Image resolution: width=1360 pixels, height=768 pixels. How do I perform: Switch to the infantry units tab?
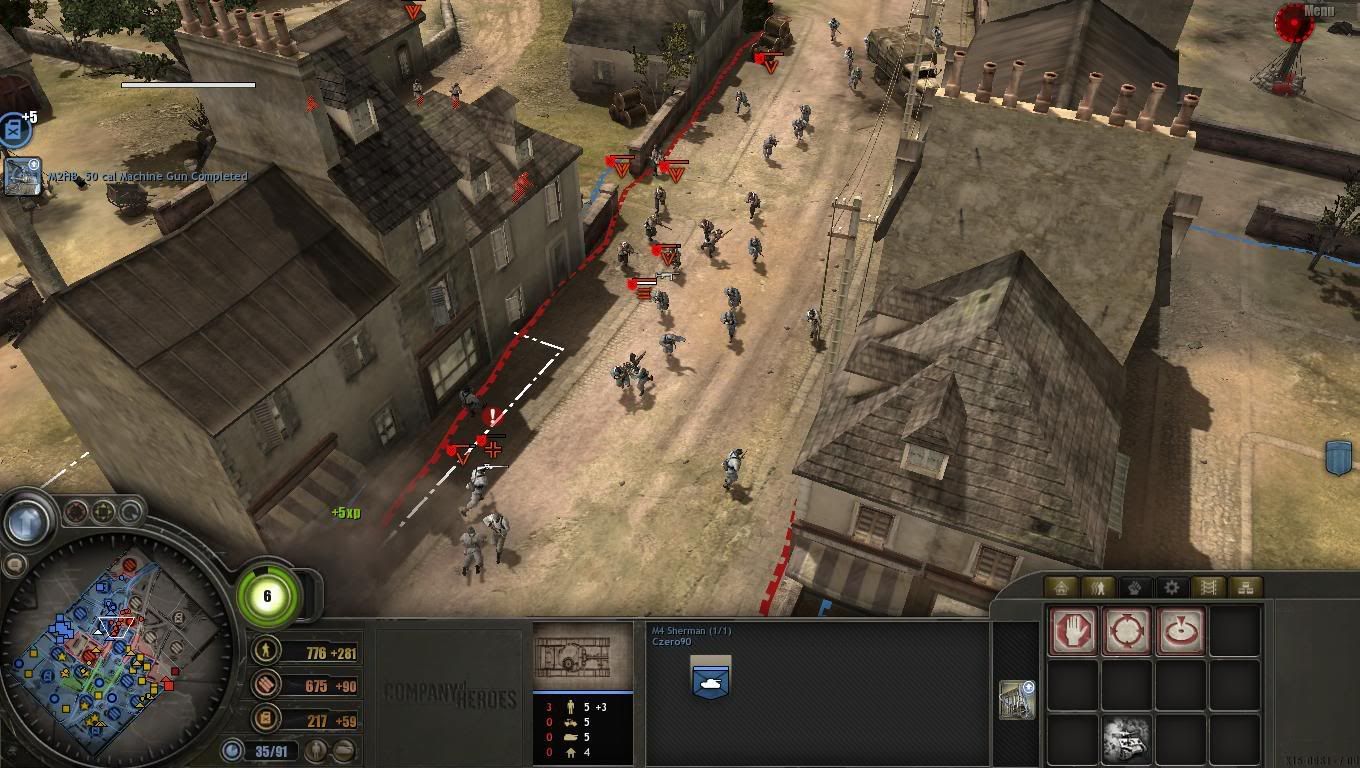[x=1098, y=589]
